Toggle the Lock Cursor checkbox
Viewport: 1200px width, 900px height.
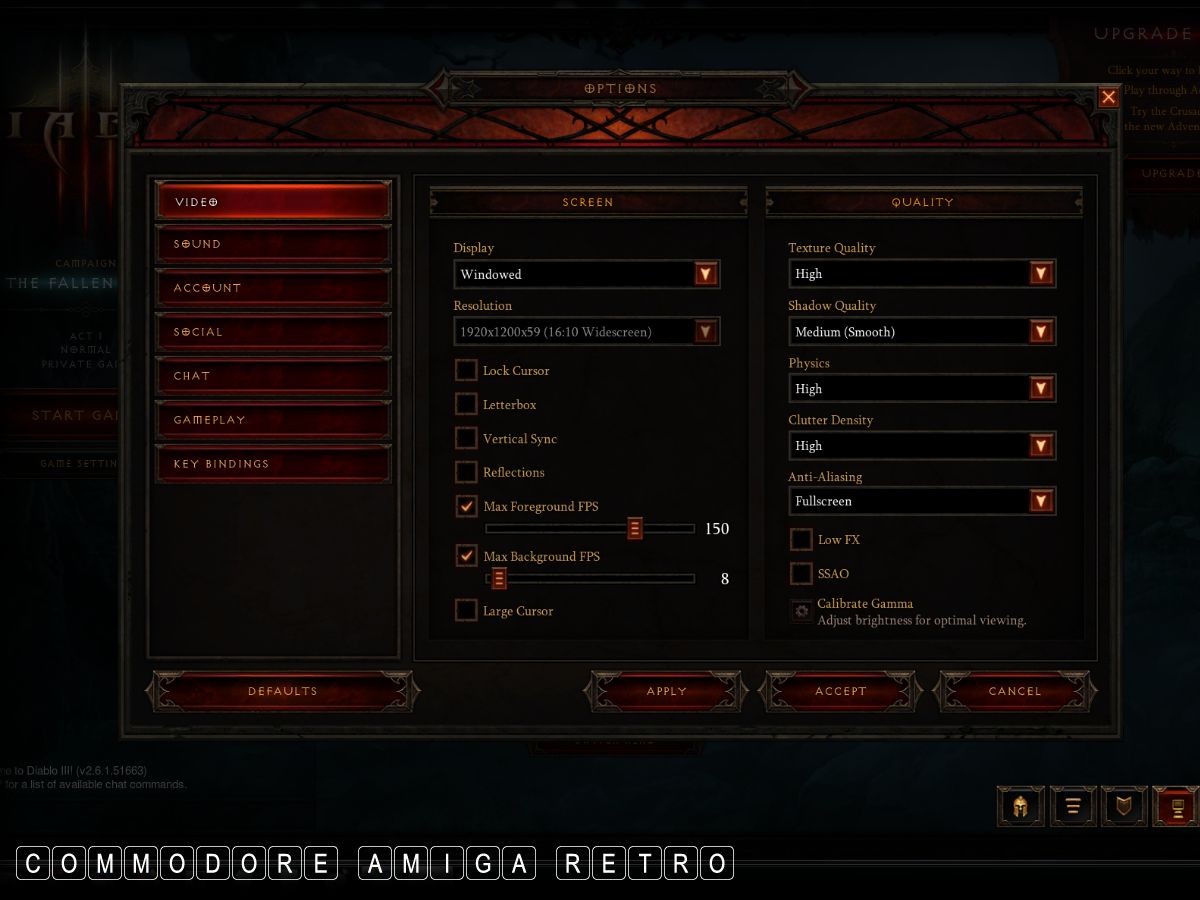[466, 371]
